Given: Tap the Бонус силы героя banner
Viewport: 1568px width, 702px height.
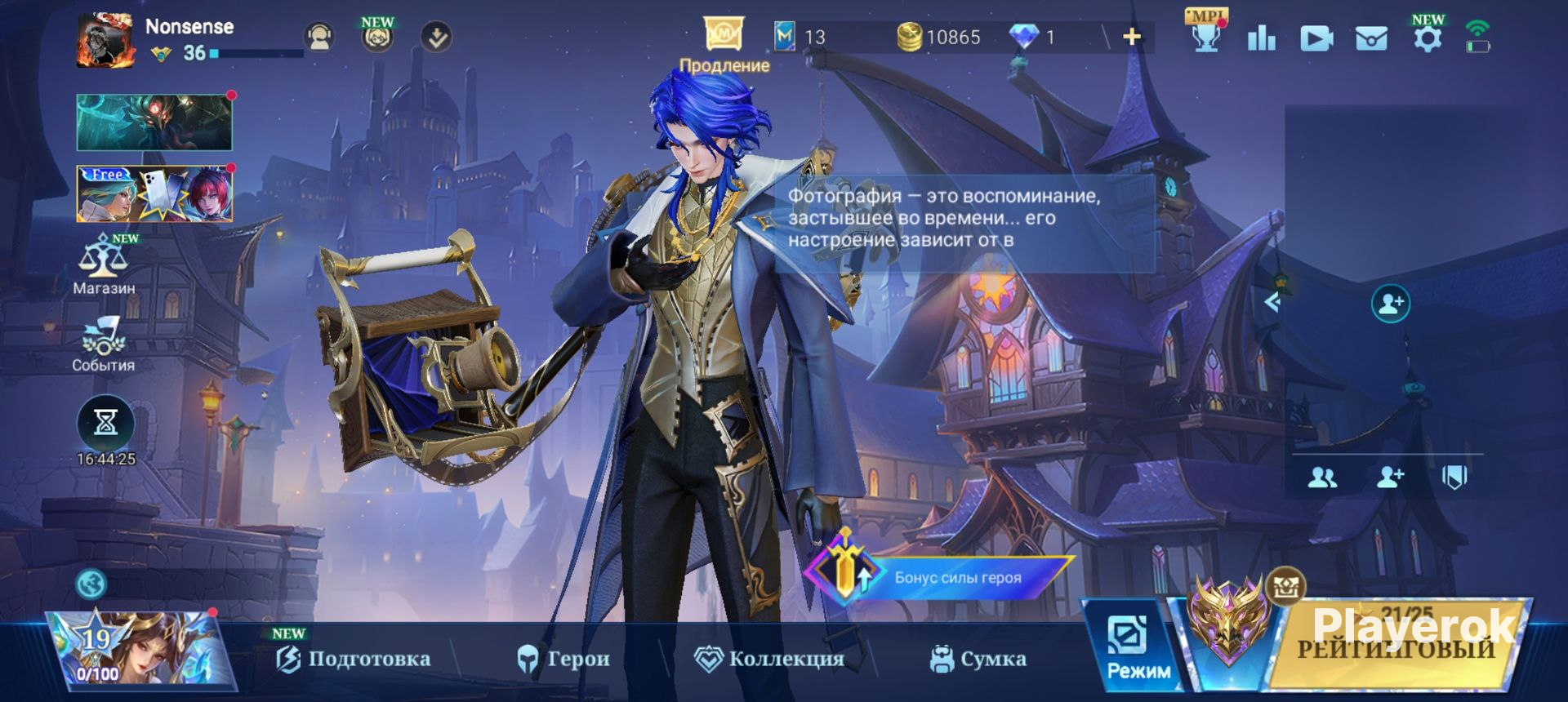Looking at the screenshot, I should (x=939, y=576).
